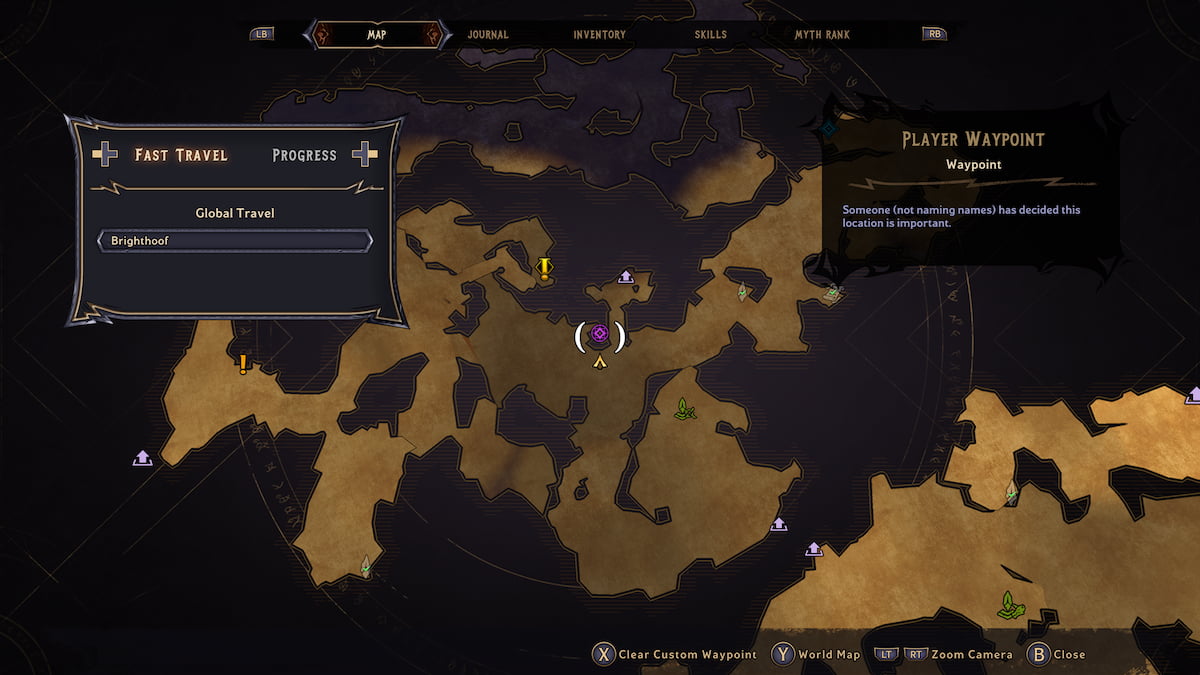Close the map screen
Screen dimensions: 1200x675
pos(1056,655)
